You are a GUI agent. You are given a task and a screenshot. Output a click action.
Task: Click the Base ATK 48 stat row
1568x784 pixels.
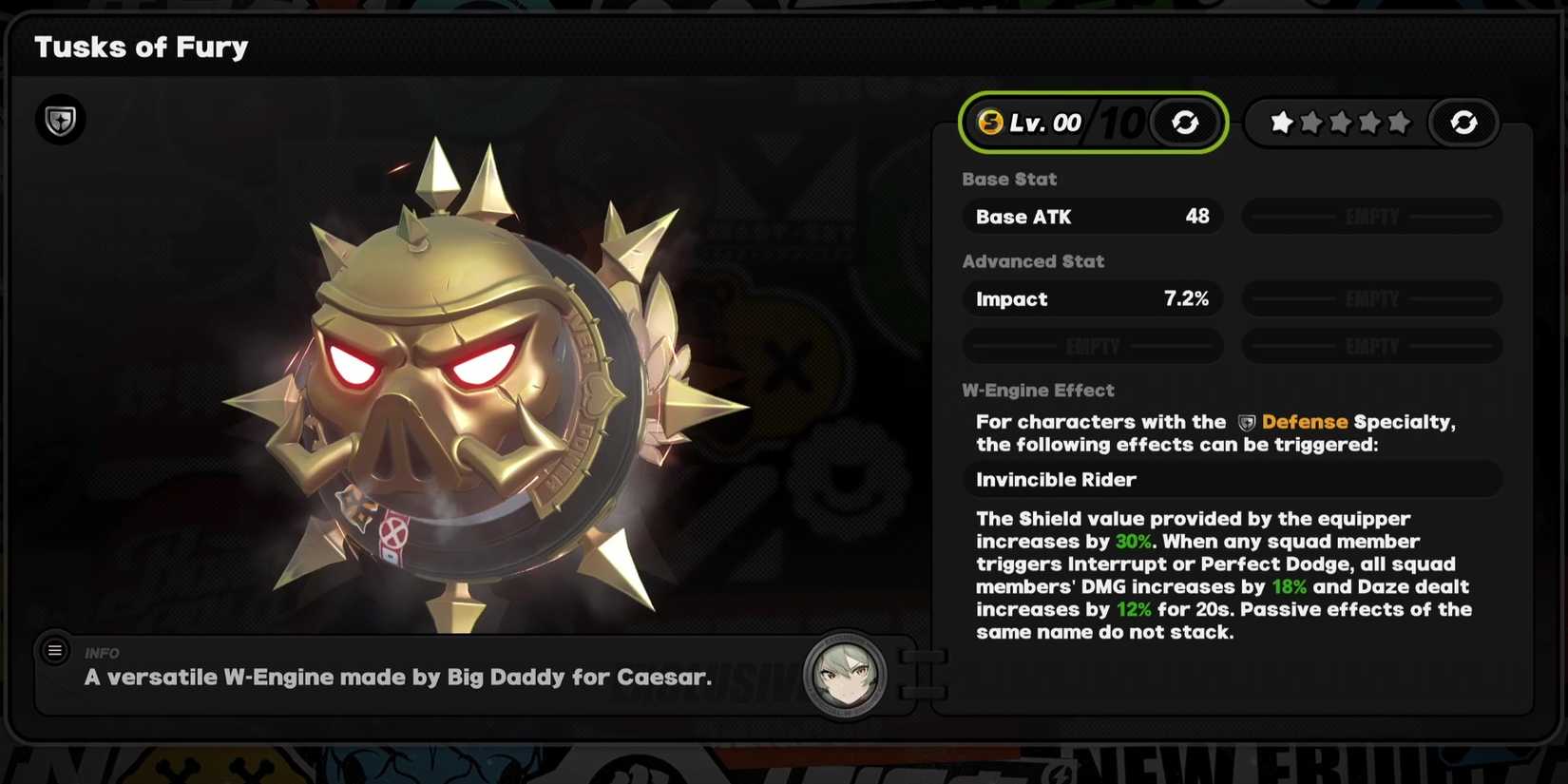tap(1092, 217)
